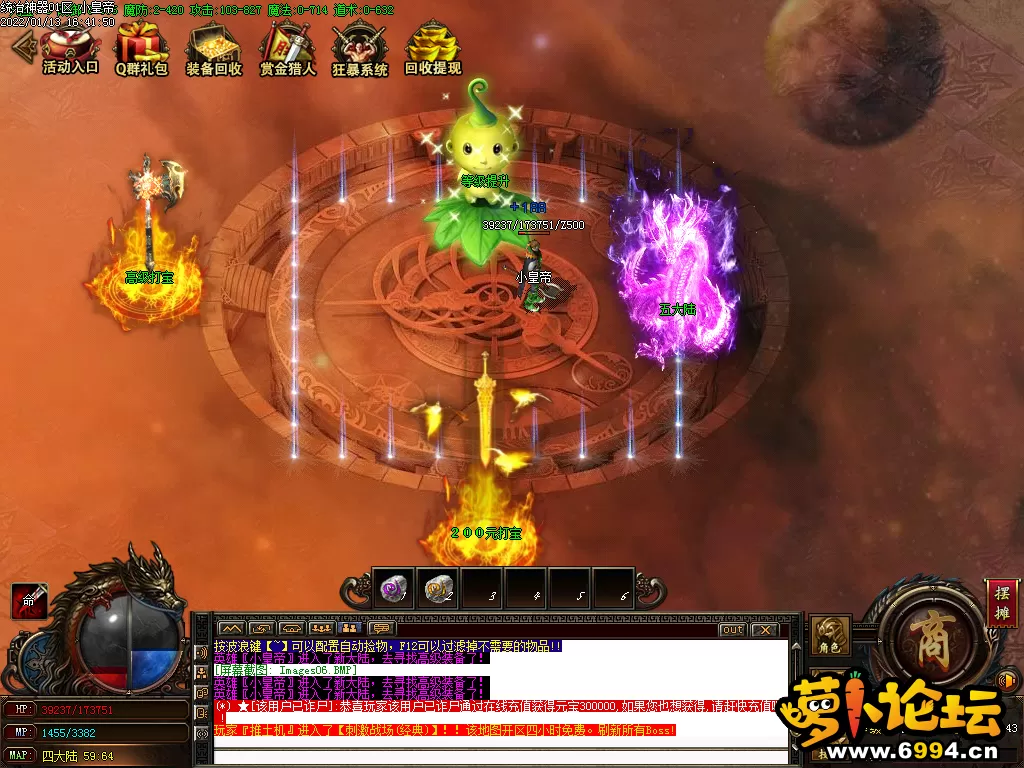Claim the Q群礼包 gift pack
This screenshot has width=1024, height=768.
pyautogui.click(x=142, y=49)
